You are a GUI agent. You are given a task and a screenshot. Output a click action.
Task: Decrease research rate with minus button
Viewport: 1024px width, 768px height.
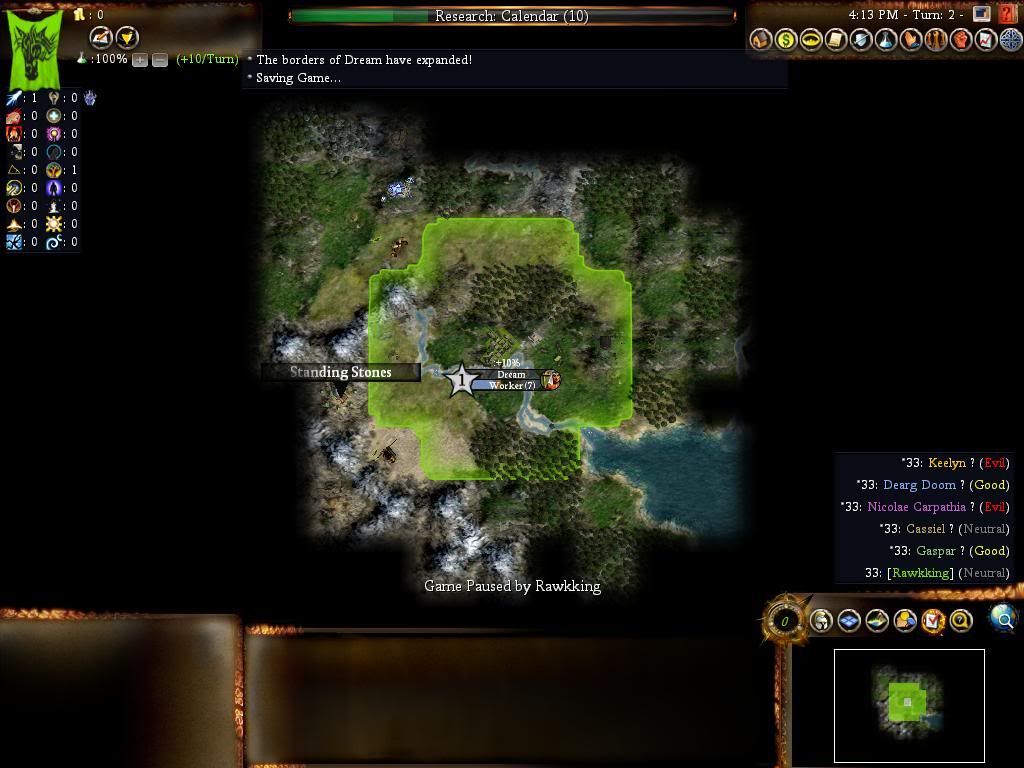[159, 60]
